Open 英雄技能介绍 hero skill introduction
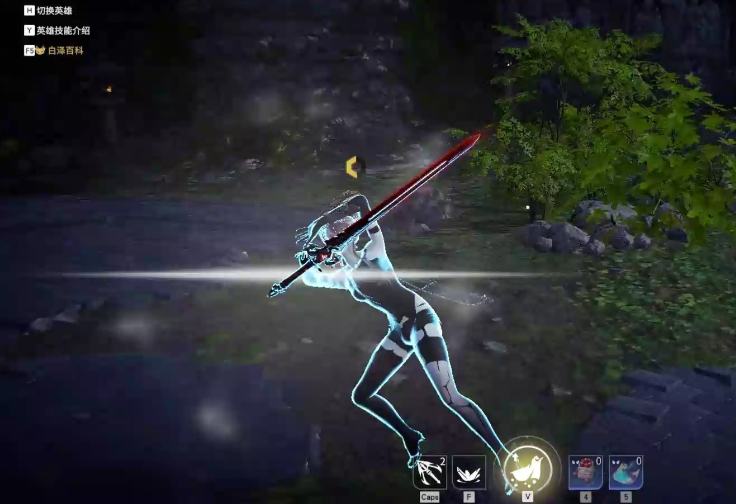This screenshot has height=504, width=736. tap(63, 30)
